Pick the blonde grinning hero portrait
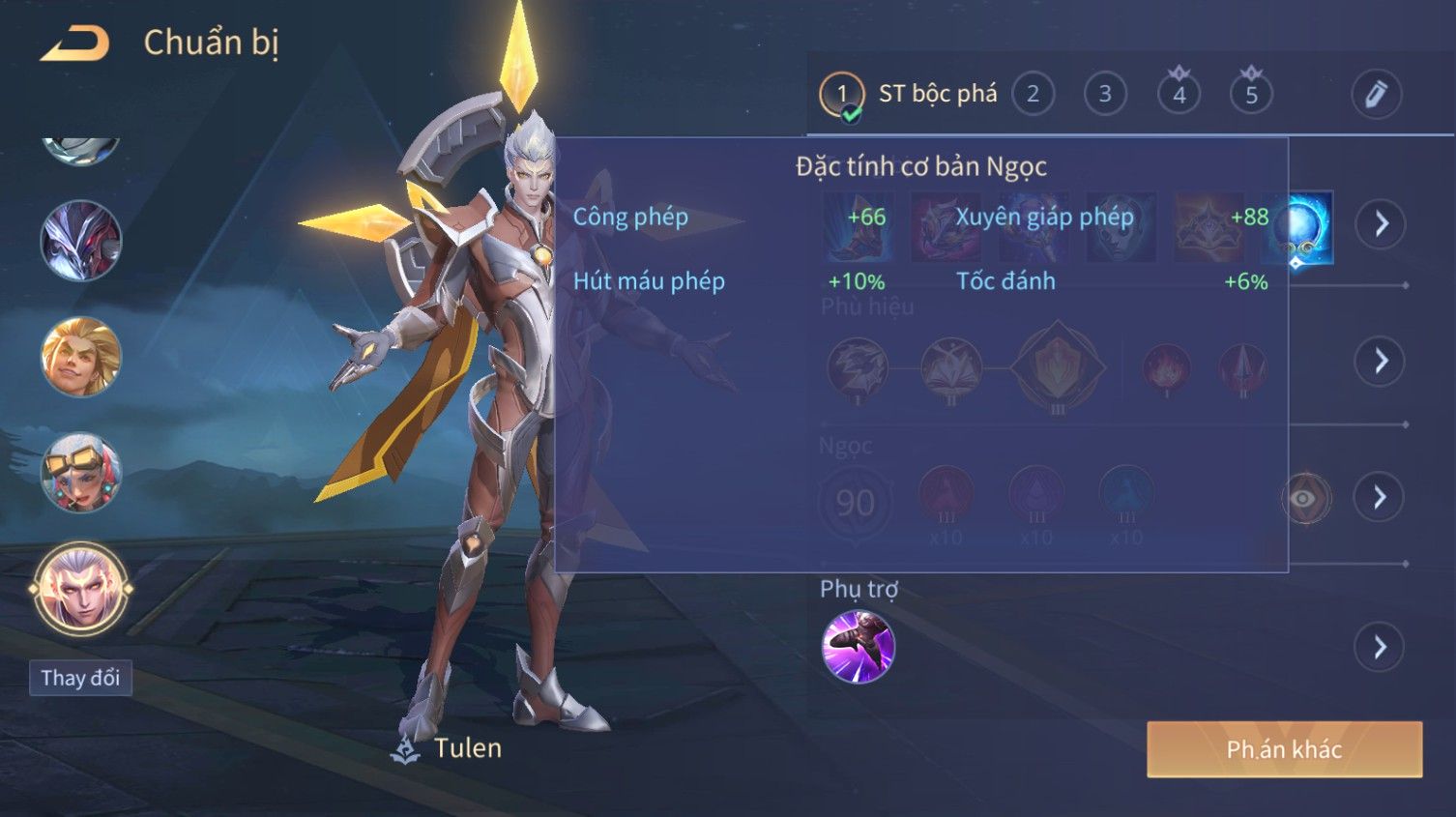The height and width of the screenshot is (817, 1456). [x=81, y=357]
